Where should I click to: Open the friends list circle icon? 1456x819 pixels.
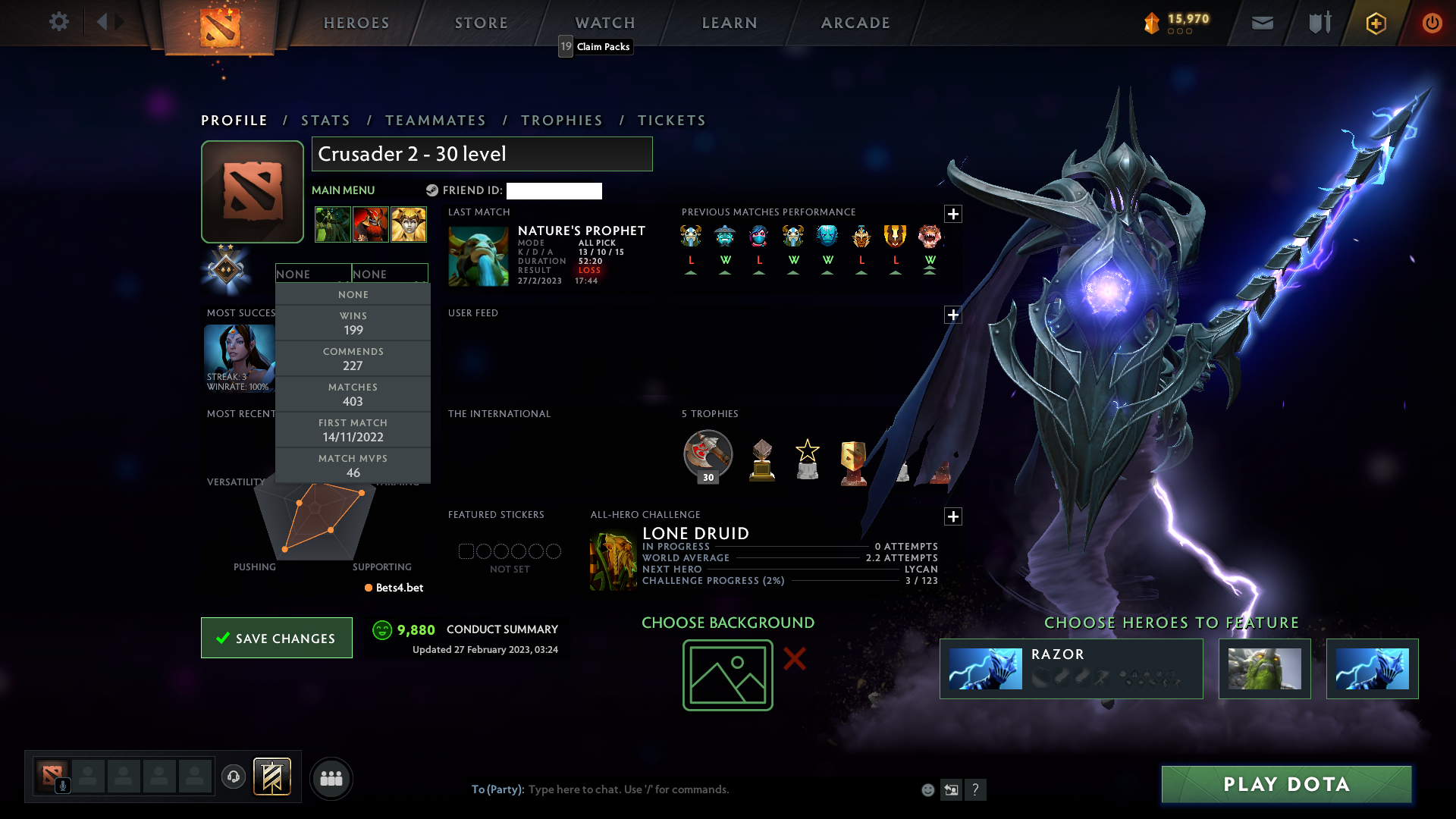[331, 778]
